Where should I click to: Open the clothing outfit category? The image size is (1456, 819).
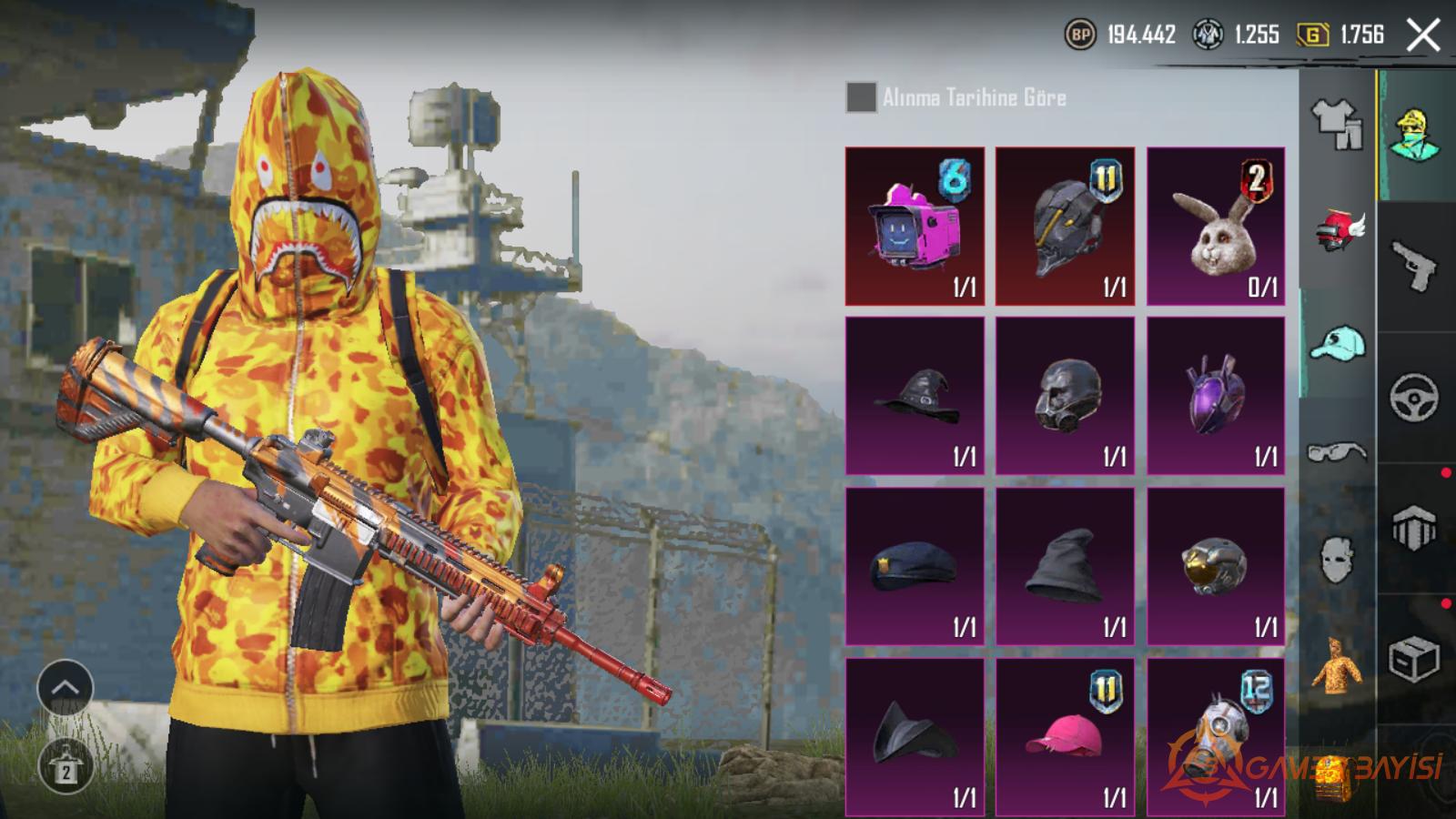pyautogui.click(x=1337, y=123)
